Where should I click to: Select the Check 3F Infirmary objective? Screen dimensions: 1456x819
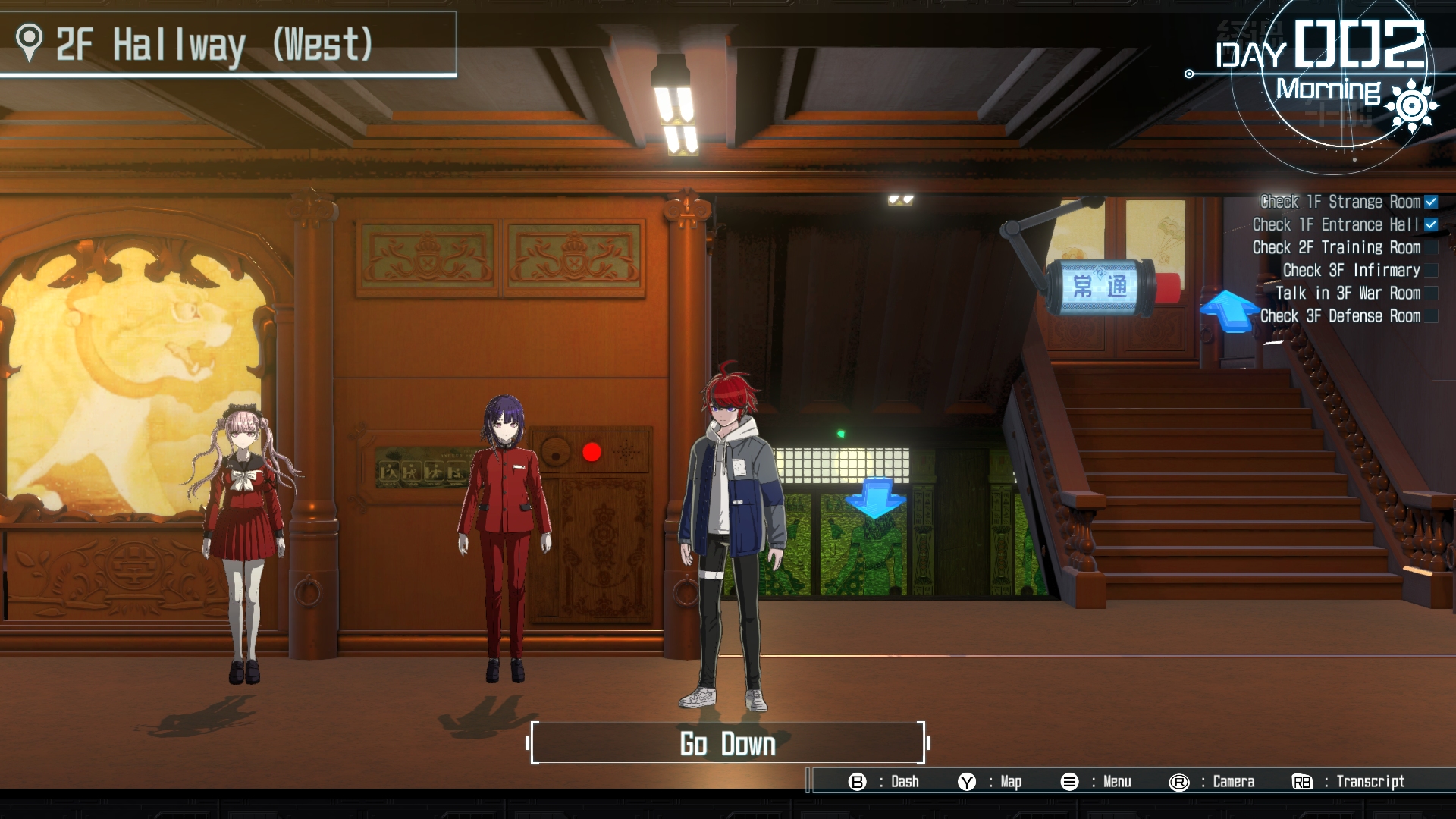click(x=1351, y=270)
